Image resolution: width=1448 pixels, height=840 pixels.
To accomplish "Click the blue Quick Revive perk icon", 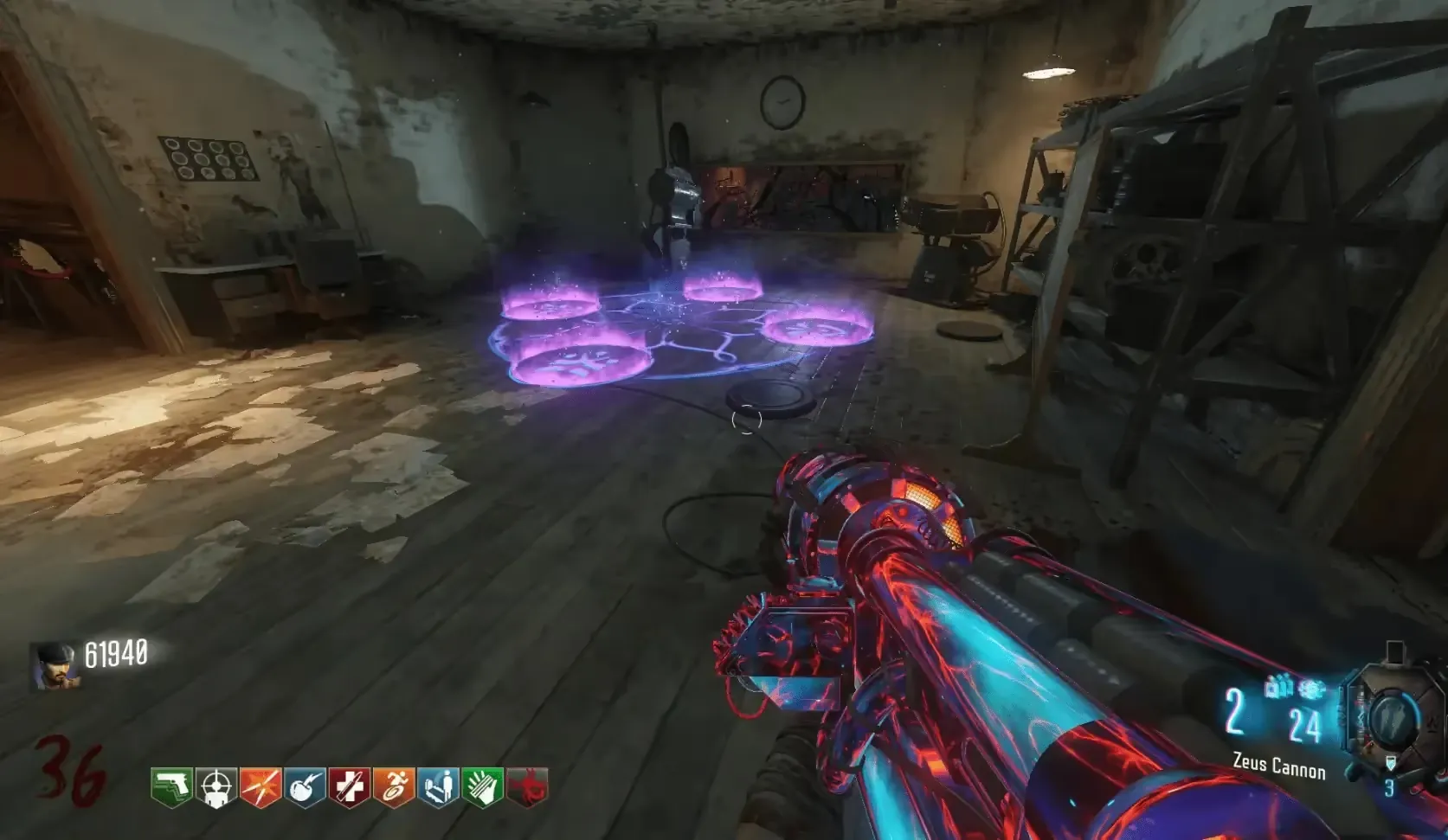I will click(438, 787).
